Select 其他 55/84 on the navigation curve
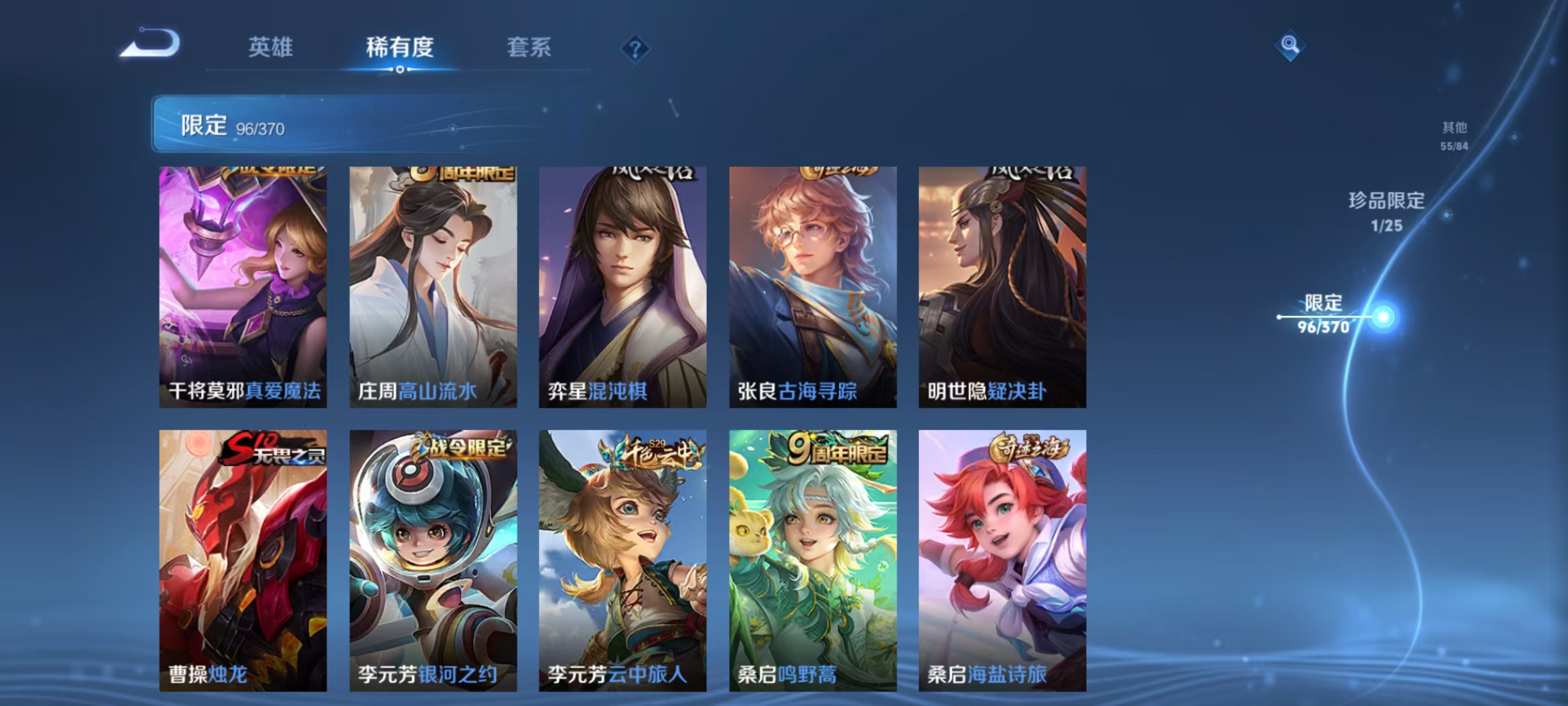 point(1455,135)
